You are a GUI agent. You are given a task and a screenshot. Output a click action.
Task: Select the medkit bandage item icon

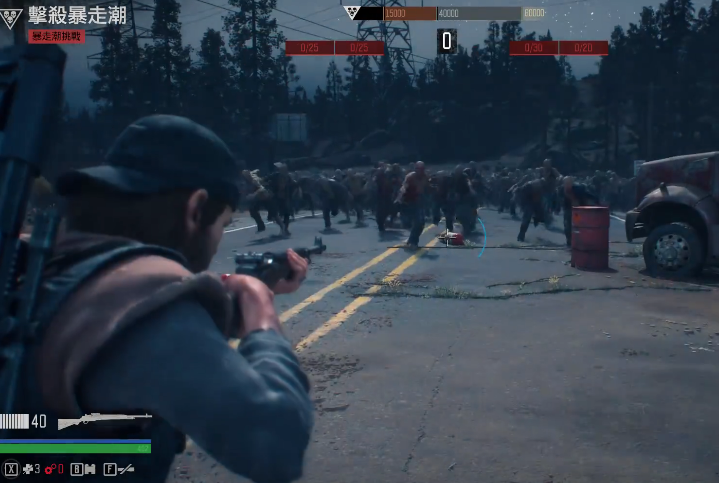(29, 468)
